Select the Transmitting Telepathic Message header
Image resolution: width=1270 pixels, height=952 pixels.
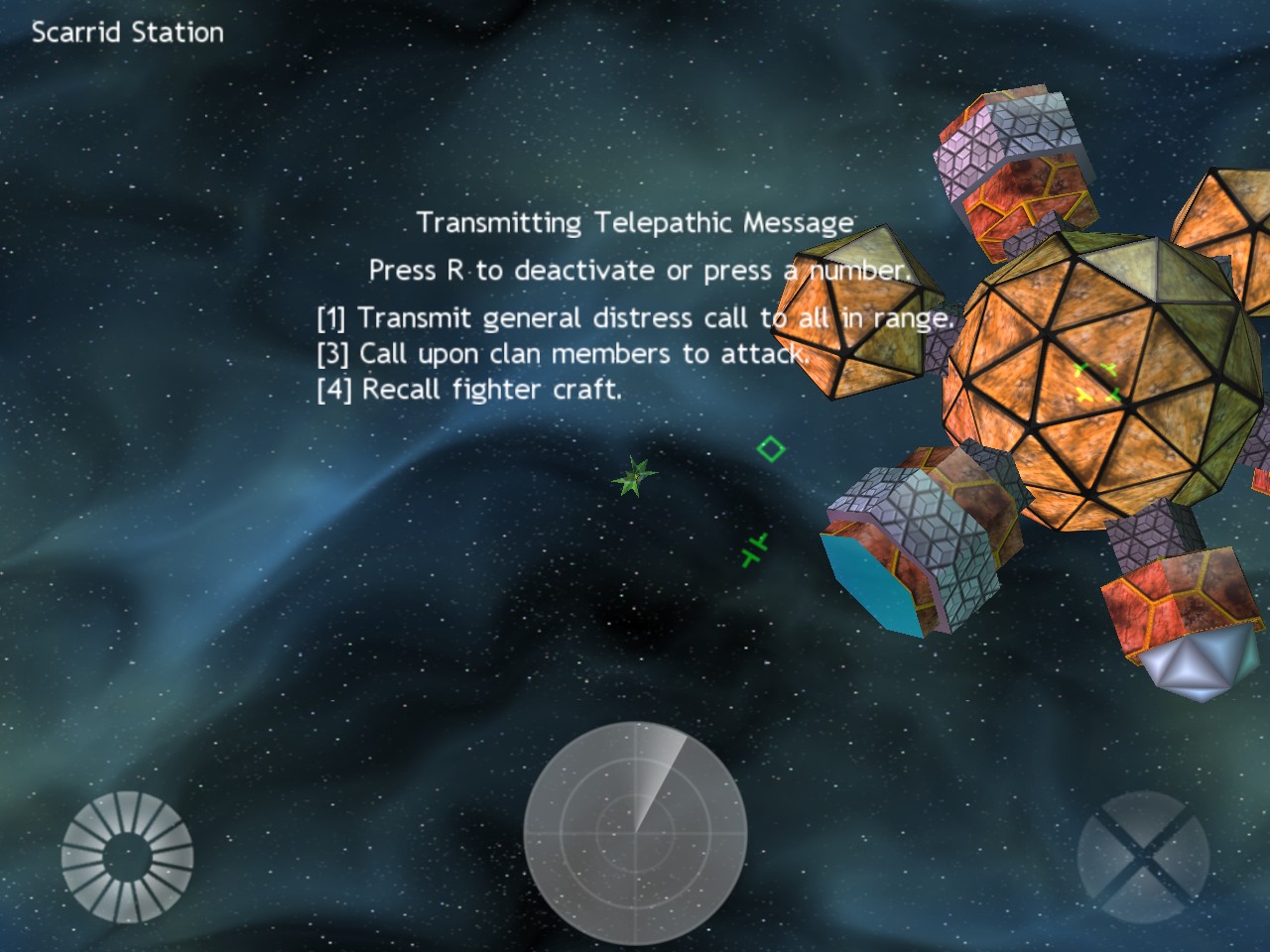[636, 222]
